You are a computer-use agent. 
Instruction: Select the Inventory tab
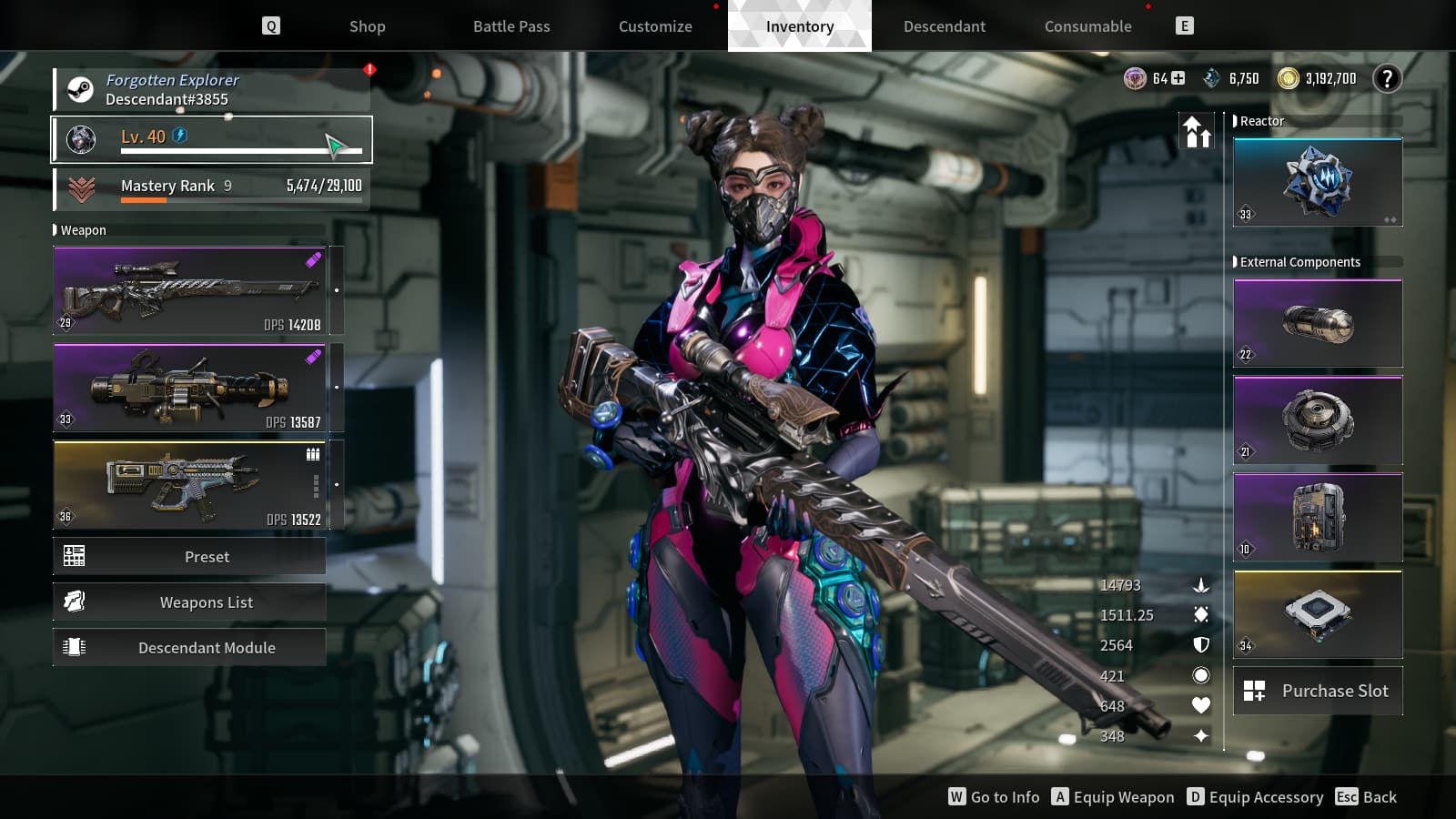click(799, 26)
